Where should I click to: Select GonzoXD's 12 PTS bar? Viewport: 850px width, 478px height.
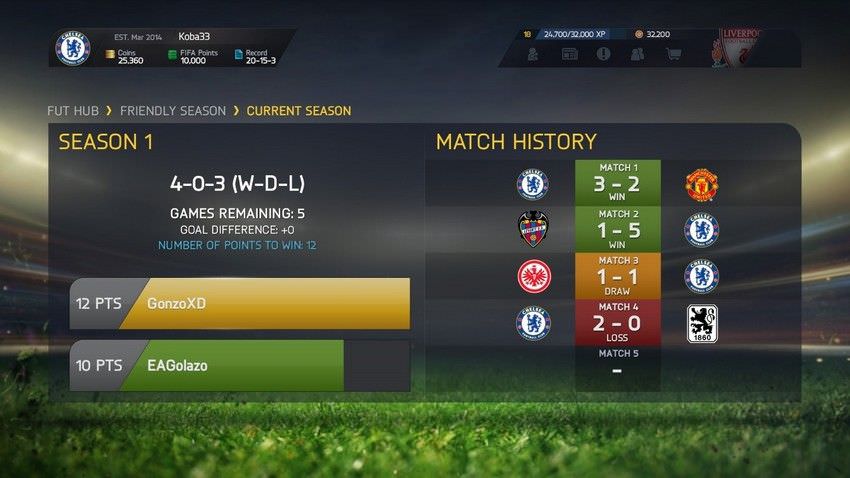(x=240, y=304)
